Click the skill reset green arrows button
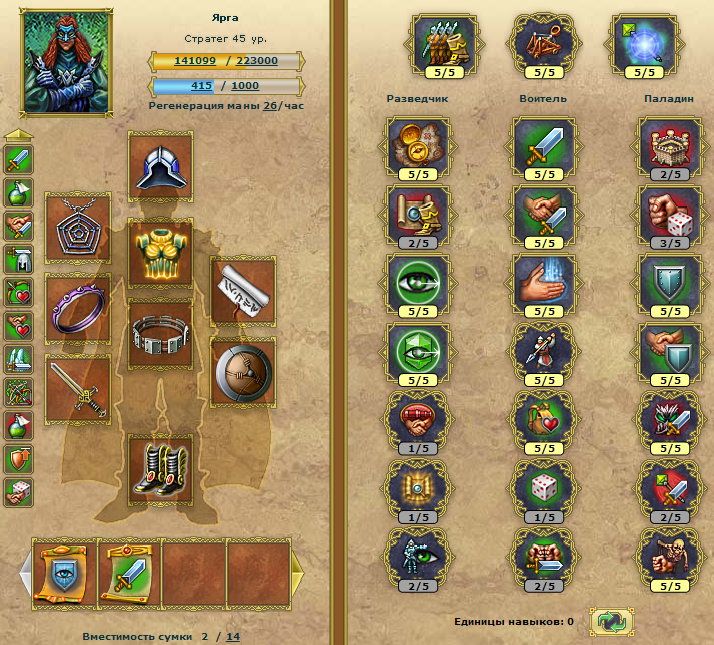This screenshot has height=645, width=714. (x=609, y=622)
